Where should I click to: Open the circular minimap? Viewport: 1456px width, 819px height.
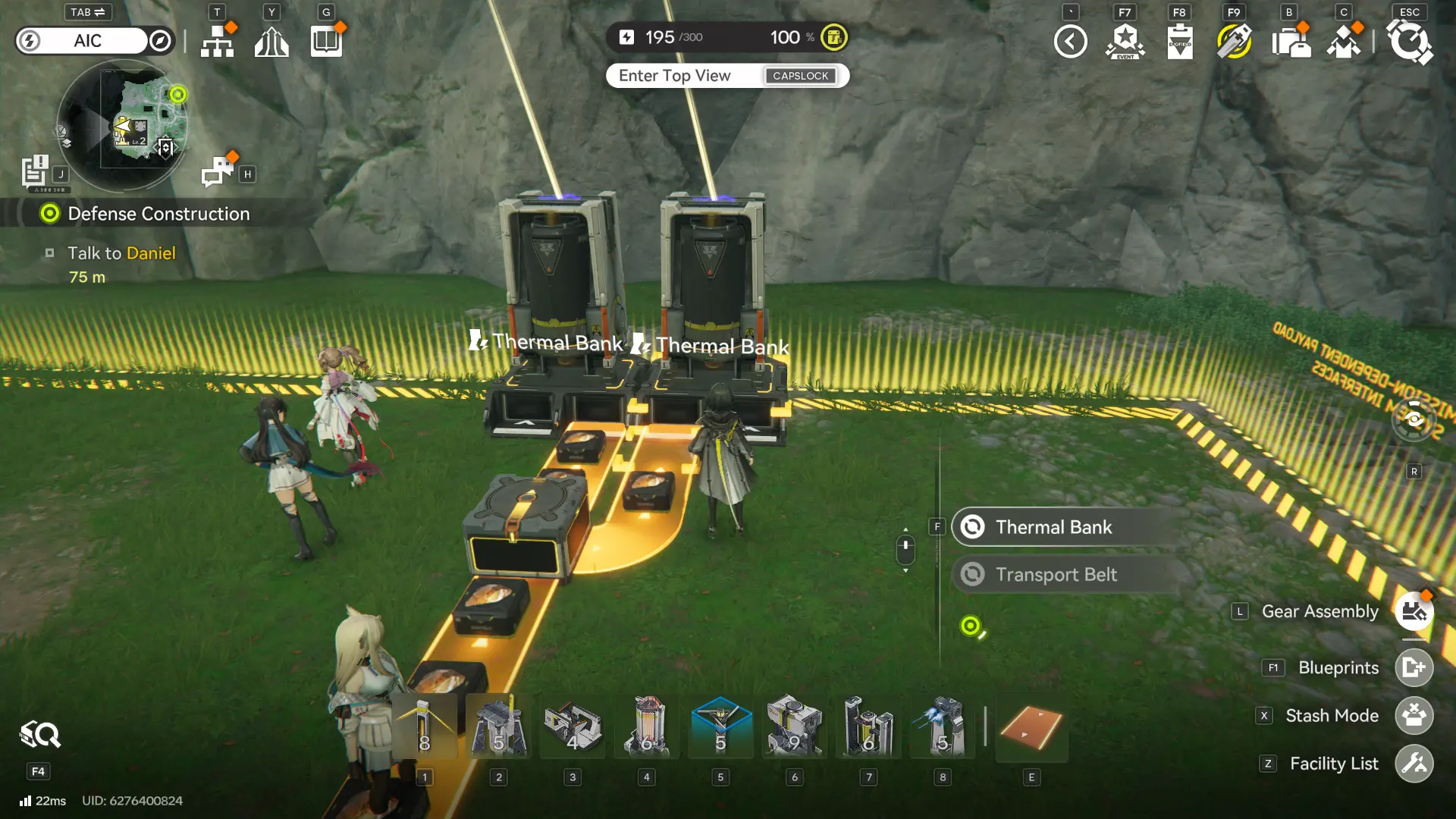pos(121,125)
